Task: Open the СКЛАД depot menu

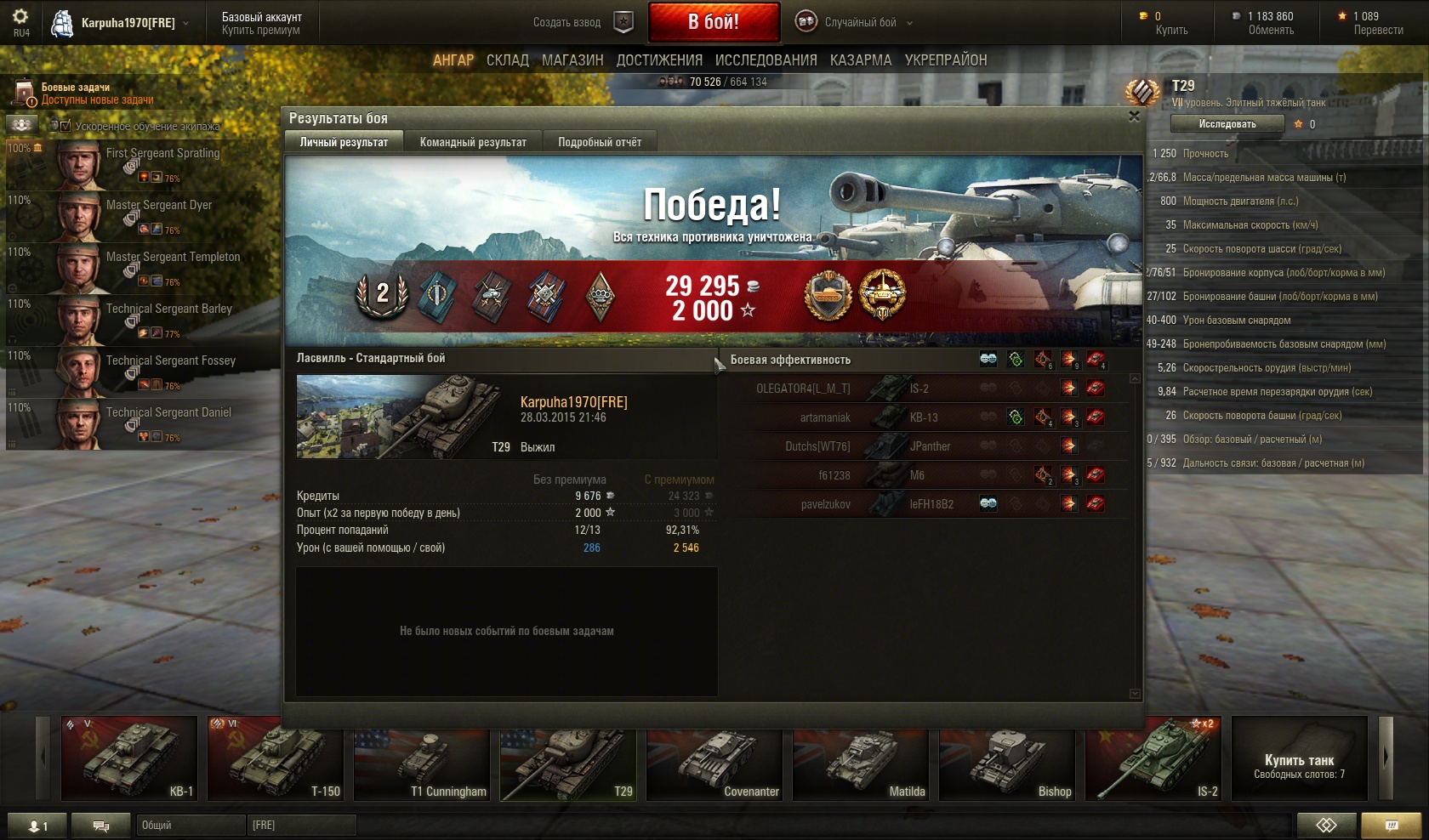Action: [508, 60]
